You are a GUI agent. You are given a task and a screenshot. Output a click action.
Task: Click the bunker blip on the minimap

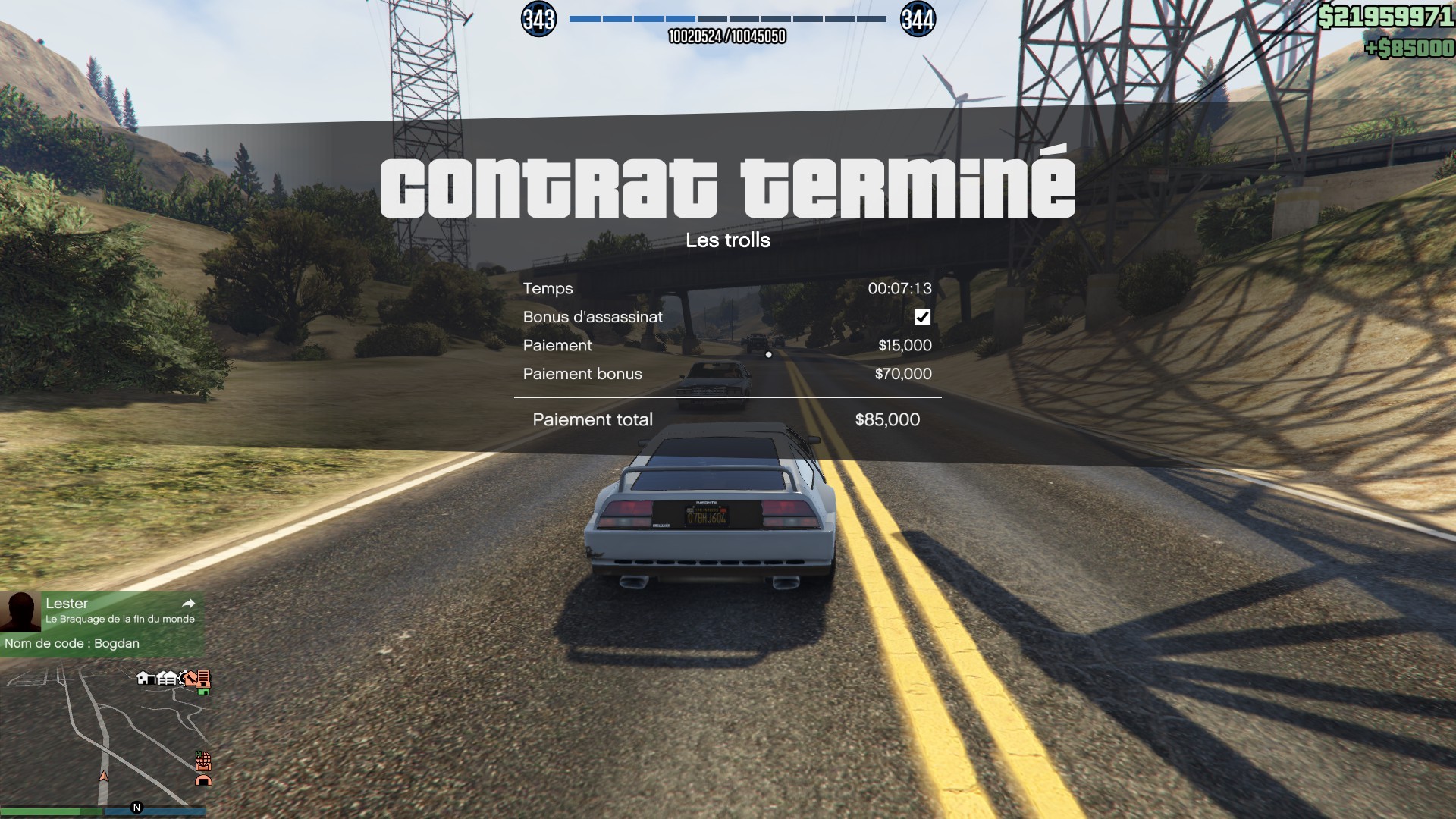203,780
